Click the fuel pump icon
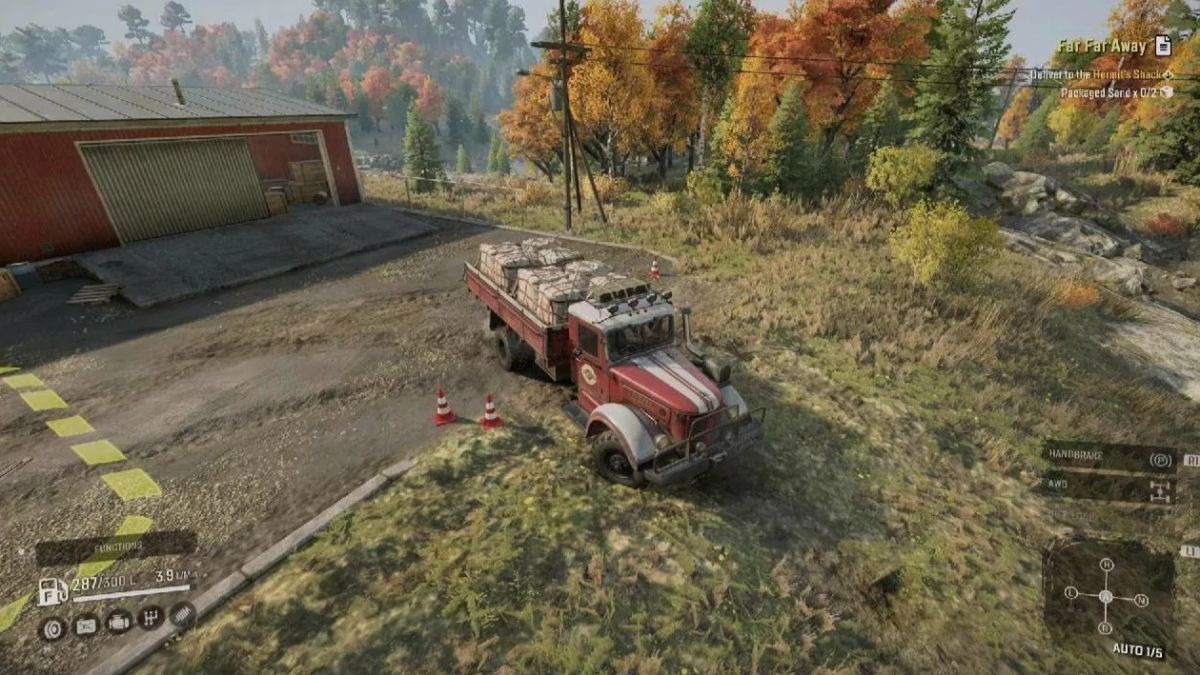This screenshot has height=675, width=1200. [51, 591]
